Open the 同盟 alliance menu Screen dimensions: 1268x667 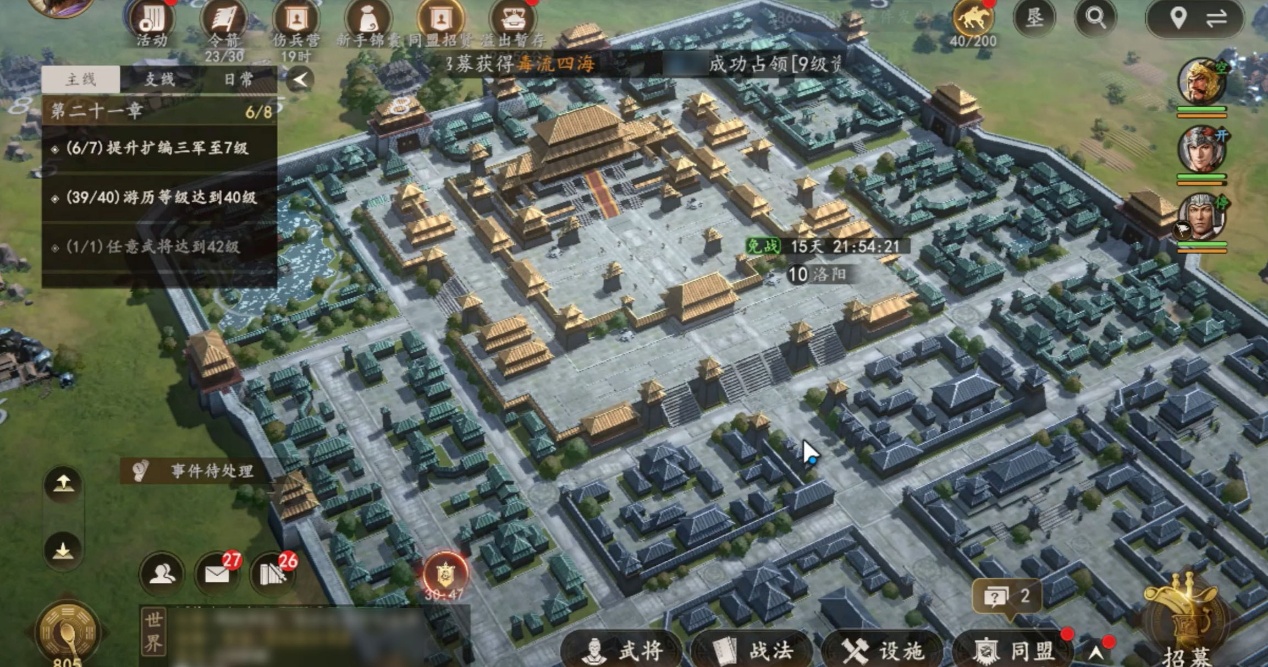coord(1013,650)
